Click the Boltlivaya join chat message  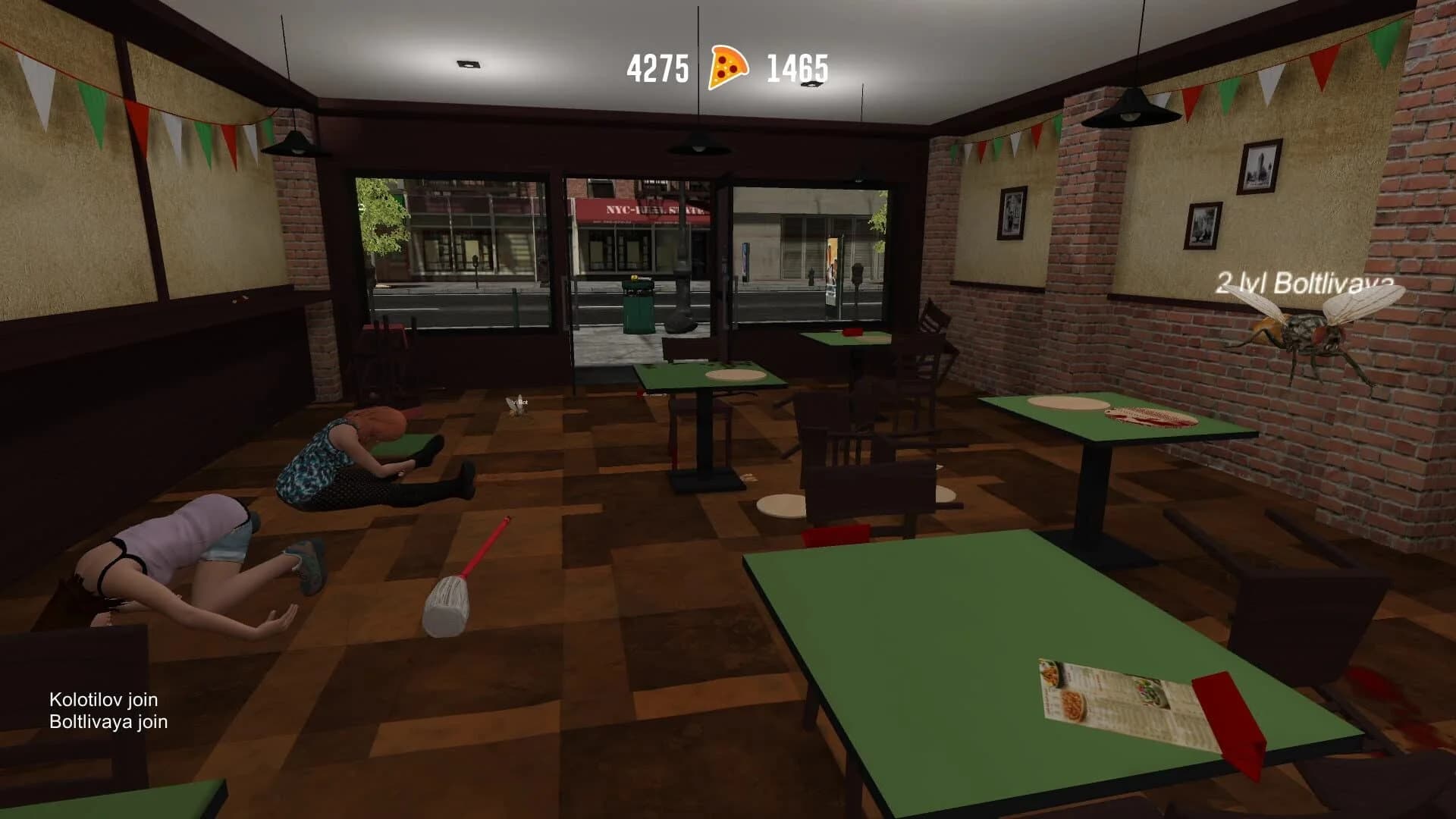pos(108,723)
